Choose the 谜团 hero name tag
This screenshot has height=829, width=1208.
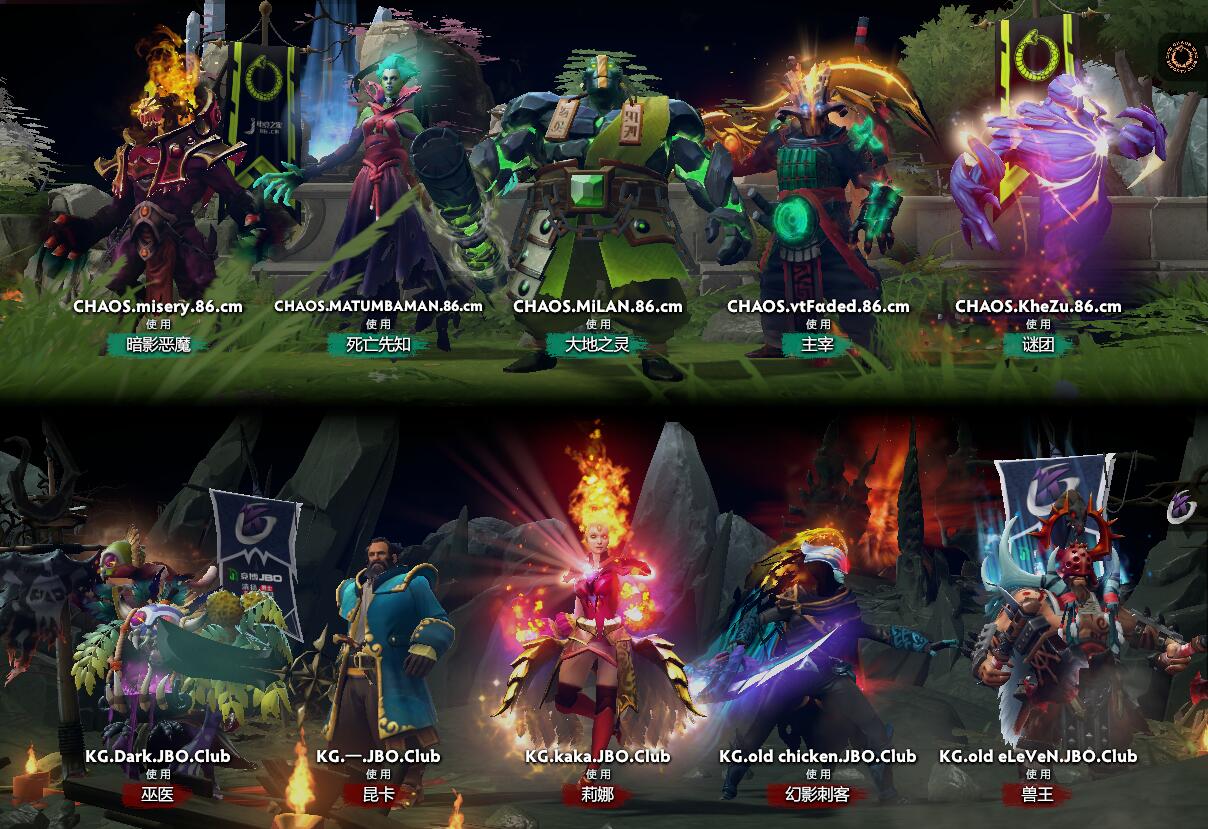pos(1038,345)
